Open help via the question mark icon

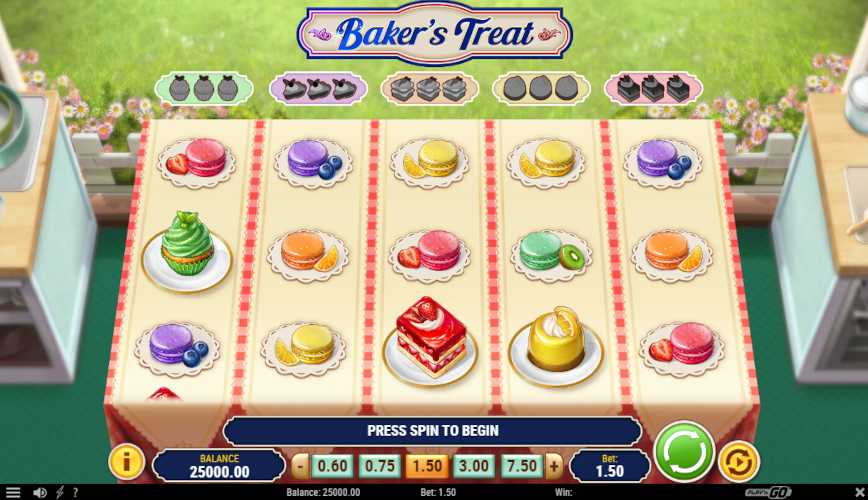(x=74, y=492)
